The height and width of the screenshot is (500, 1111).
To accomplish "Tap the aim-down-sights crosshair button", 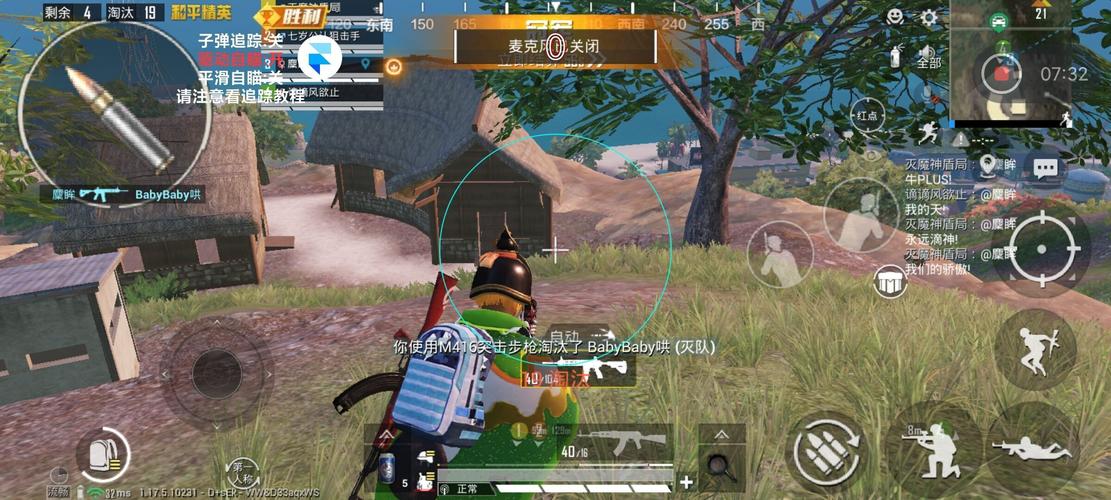I will point(1041,251).
